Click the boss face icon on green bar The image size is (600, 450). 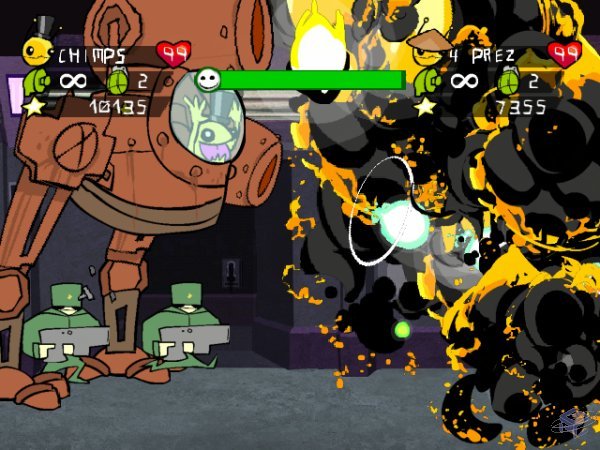pyautogui.click(x=208, y=78)
